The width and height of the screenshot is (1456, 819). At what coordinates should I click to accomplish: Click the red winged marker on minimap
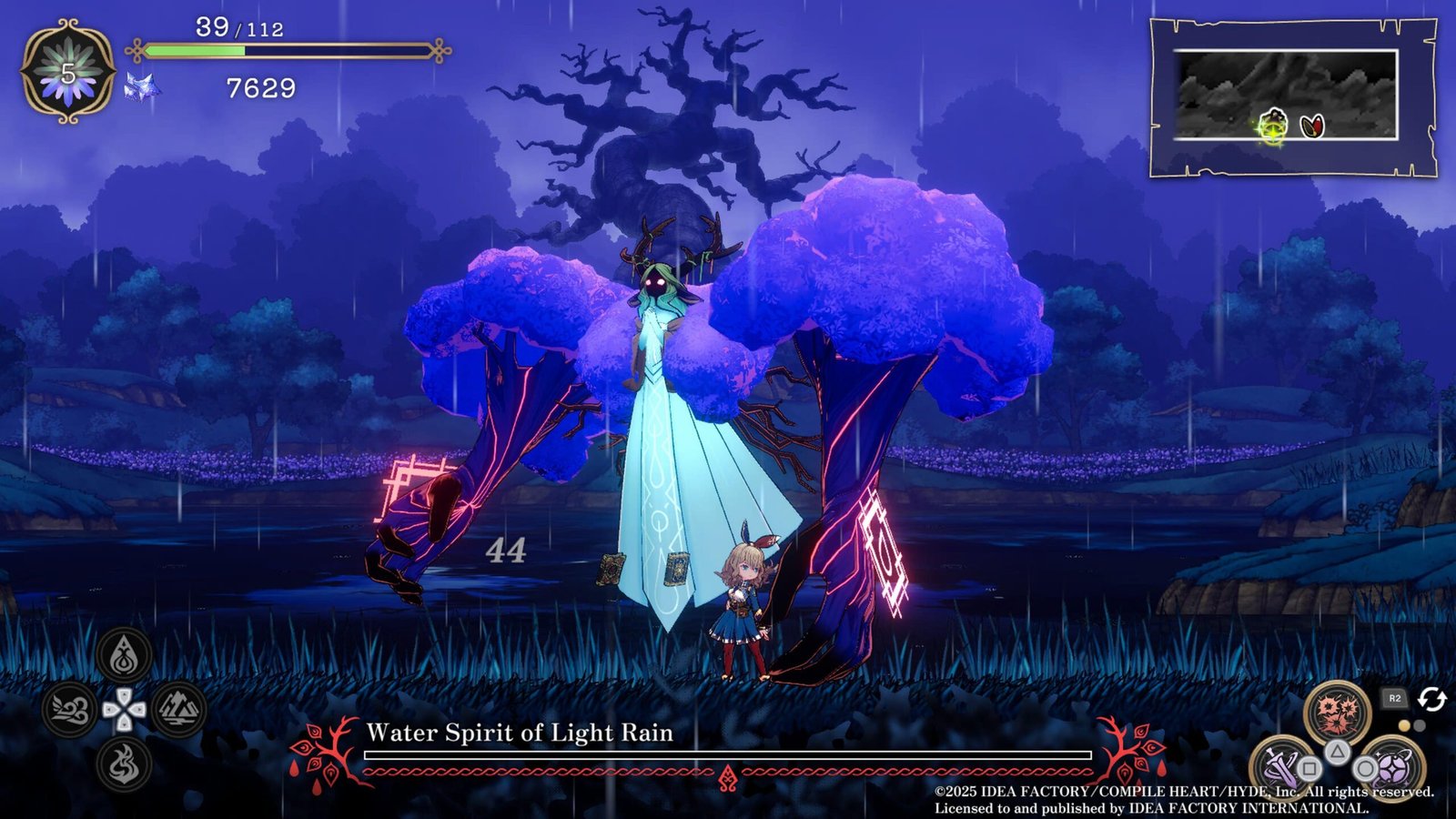coord(1311,126)
